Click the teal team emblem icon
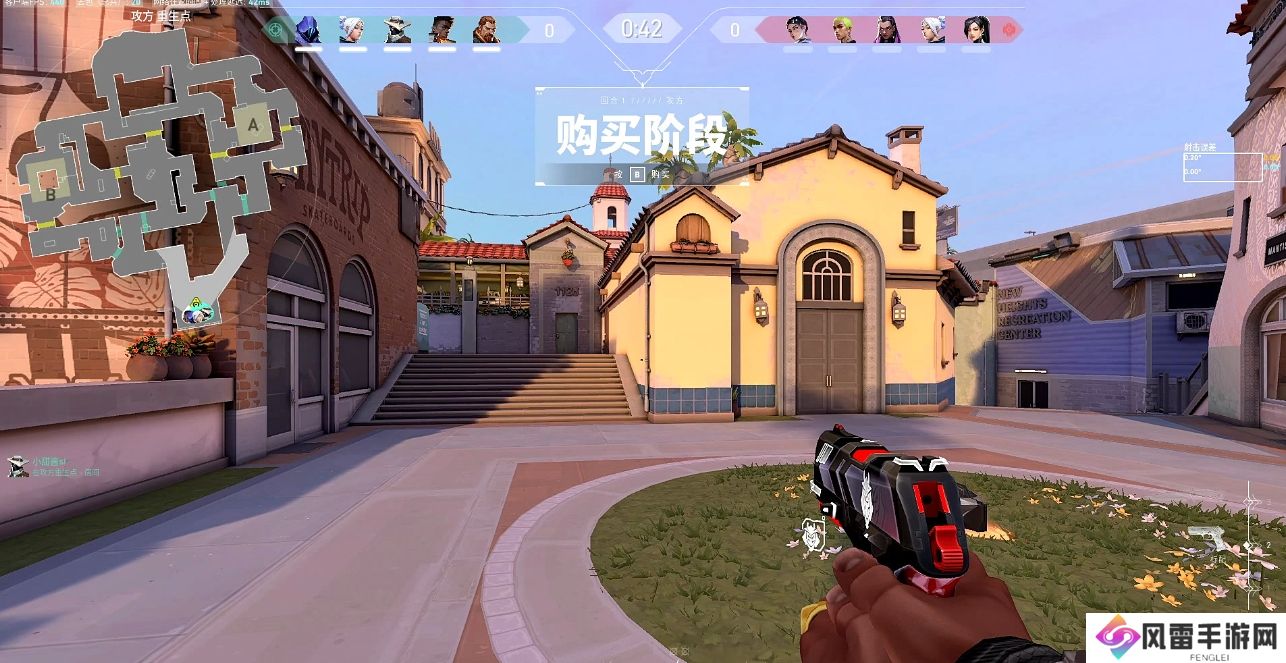1286x663 pixels. [x=276, y=30]
